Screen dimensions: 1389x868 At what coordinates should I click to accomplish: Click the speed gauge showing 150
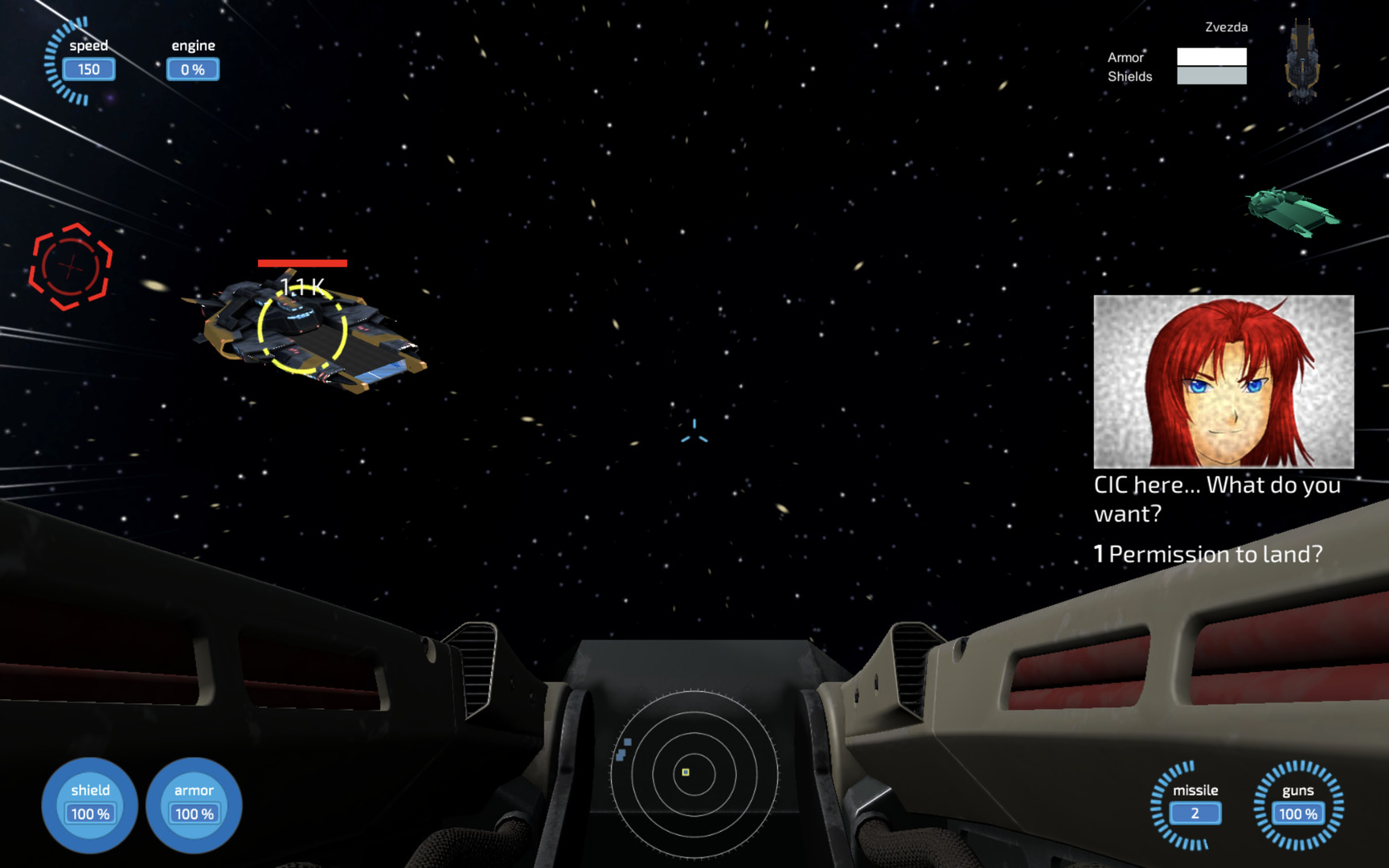pyautogui.click(x=88, y=69)
